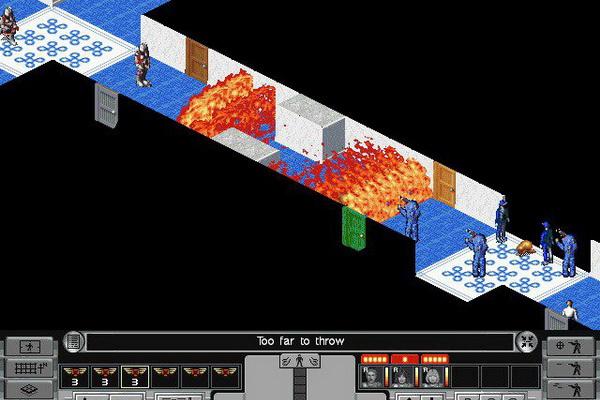Select the aimed shot fire mode
The width and height of the screenshot is (600, 400).
(570, 347)
